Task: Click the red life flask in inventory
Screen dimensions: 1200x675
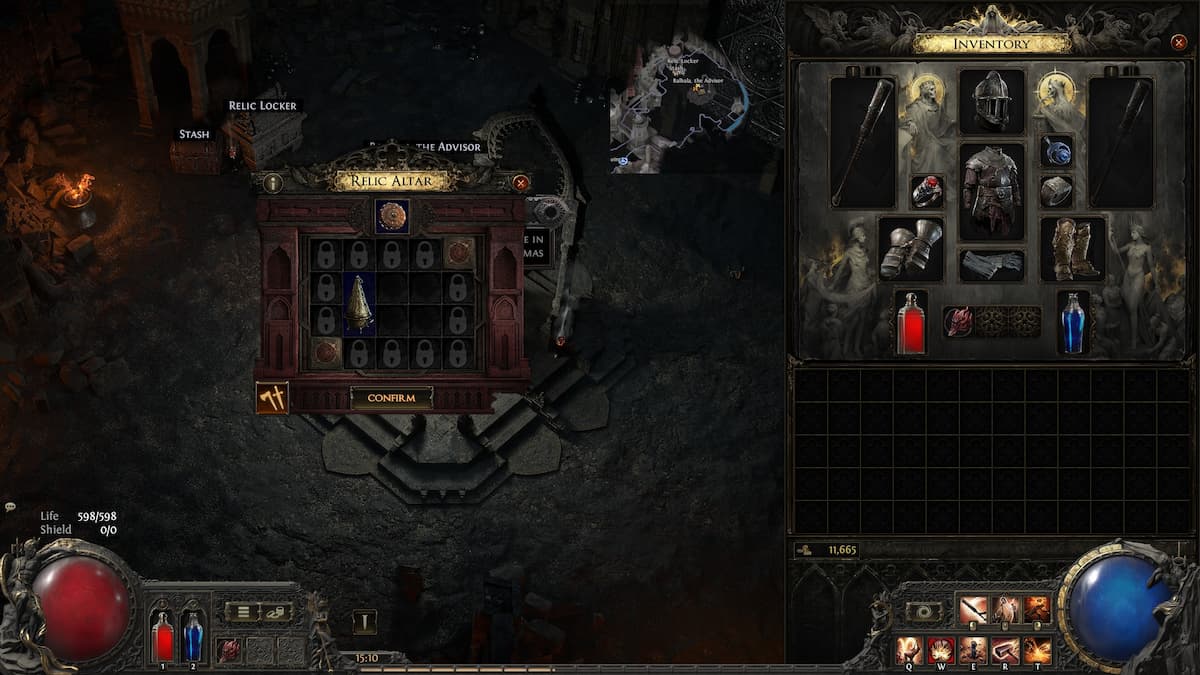Action: click(x=911, y=322)
